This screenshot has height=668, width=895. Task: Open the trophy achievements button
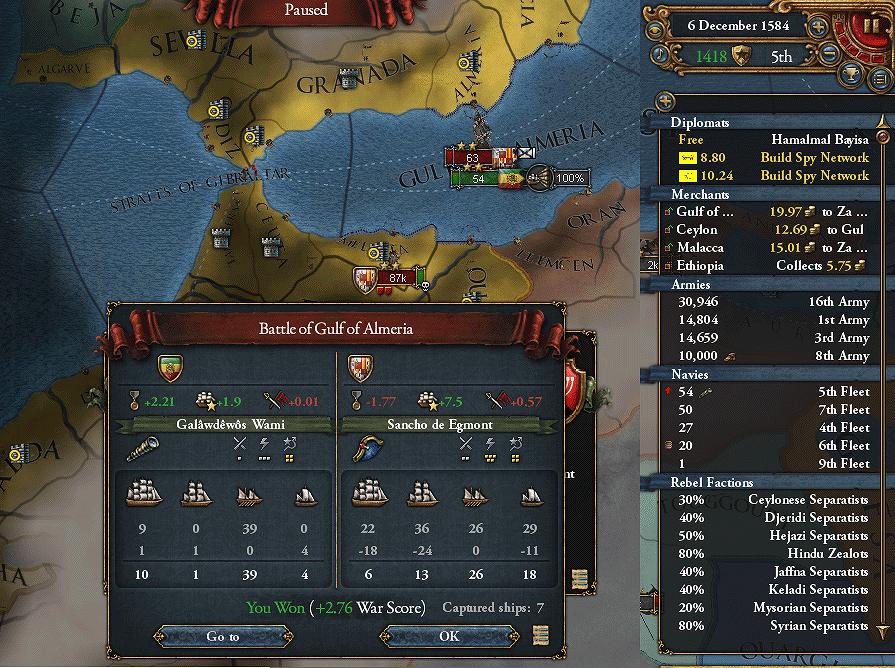[x=851, y=72]
